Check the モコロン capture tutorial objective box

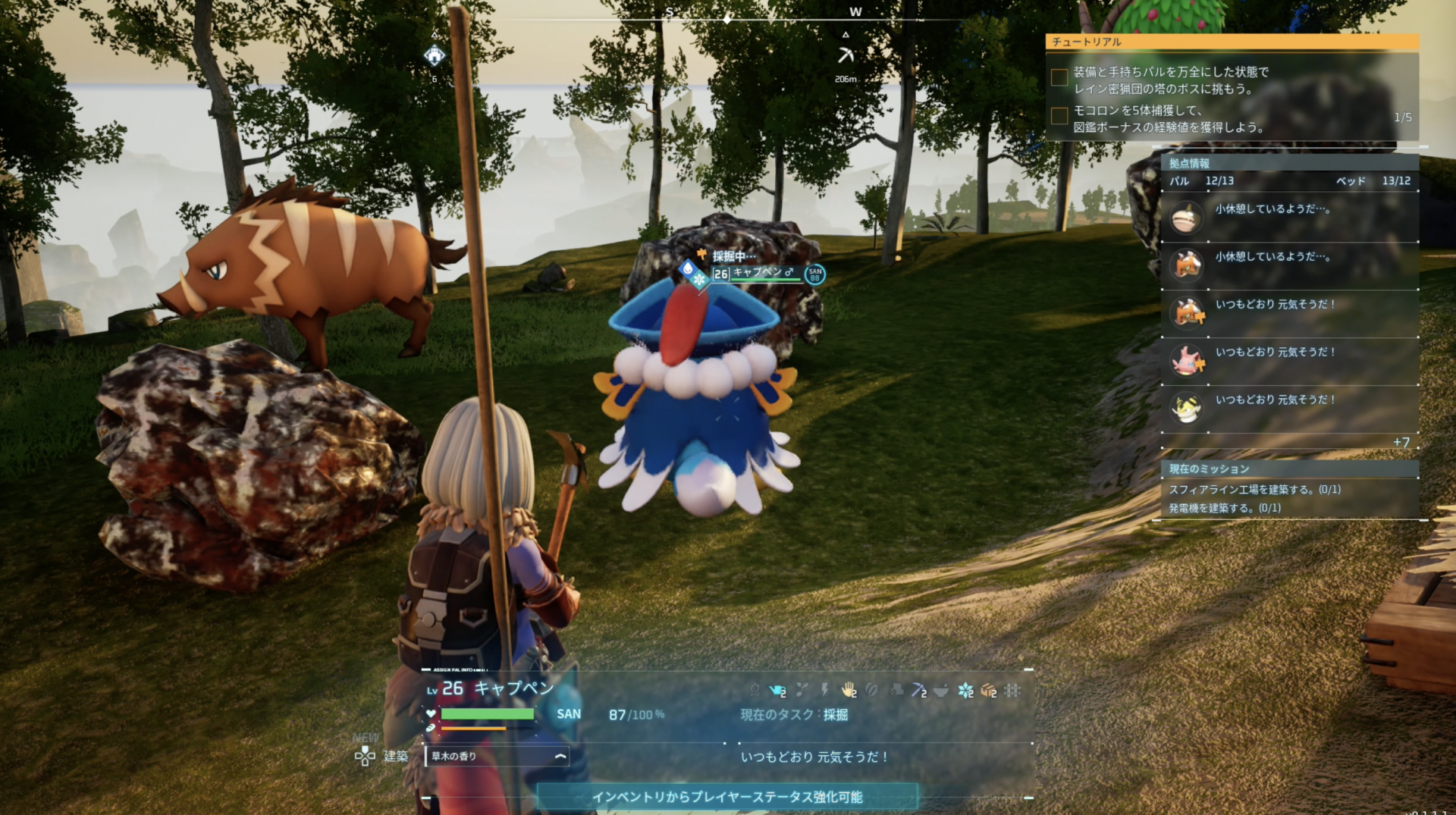pyautogui.click(x=1059, y=115)
